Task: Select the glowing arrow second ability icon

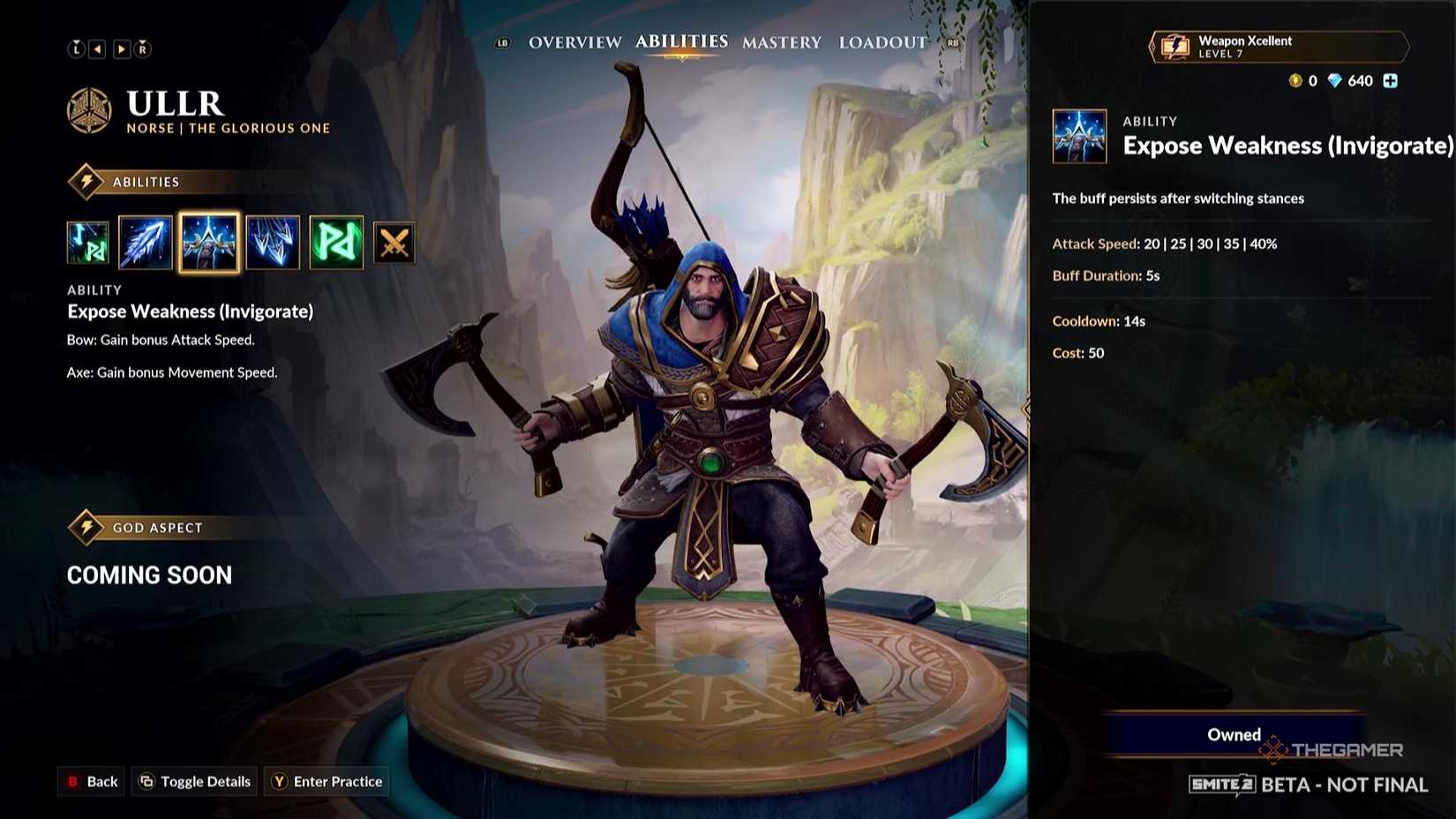Action: click(146, 243)
